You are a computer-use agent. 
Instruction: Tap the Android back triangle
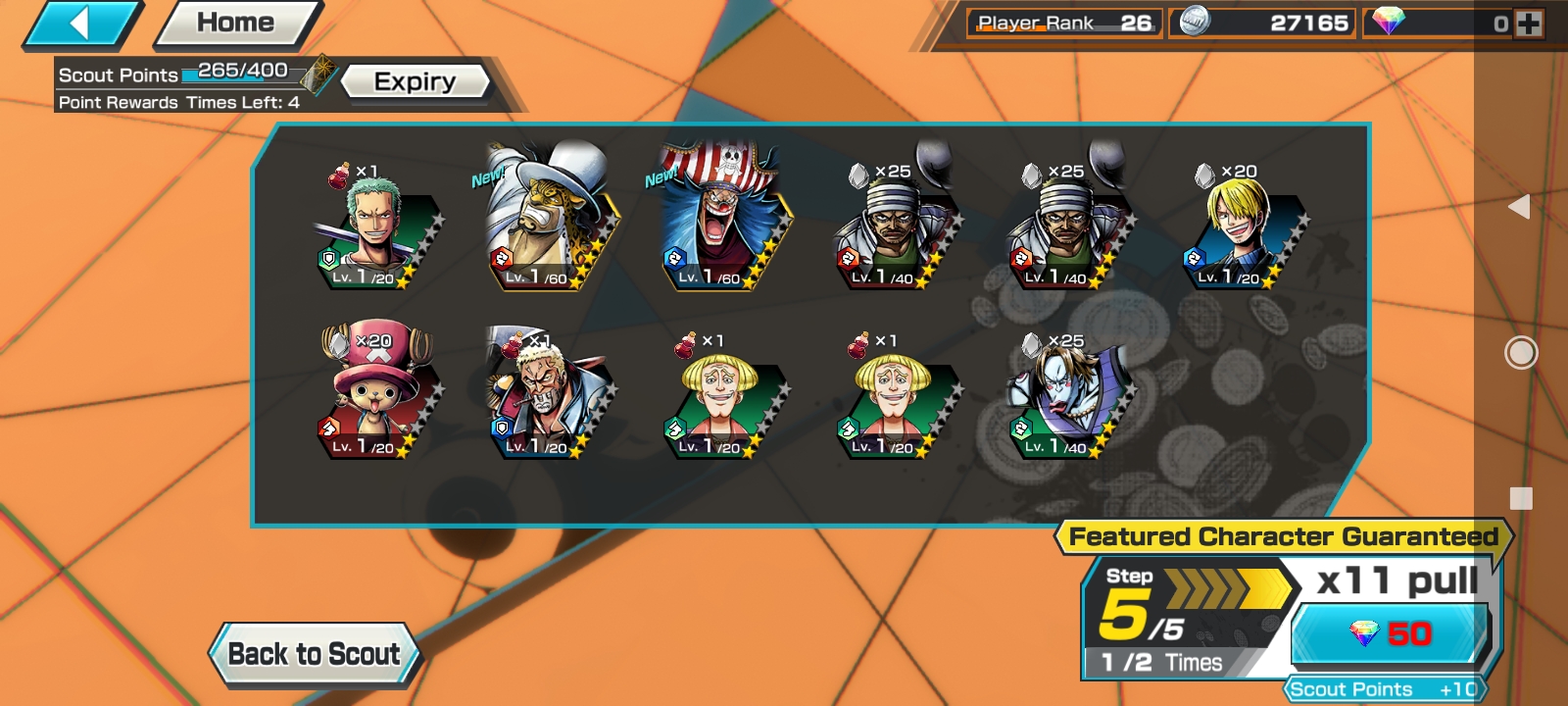1520,206
